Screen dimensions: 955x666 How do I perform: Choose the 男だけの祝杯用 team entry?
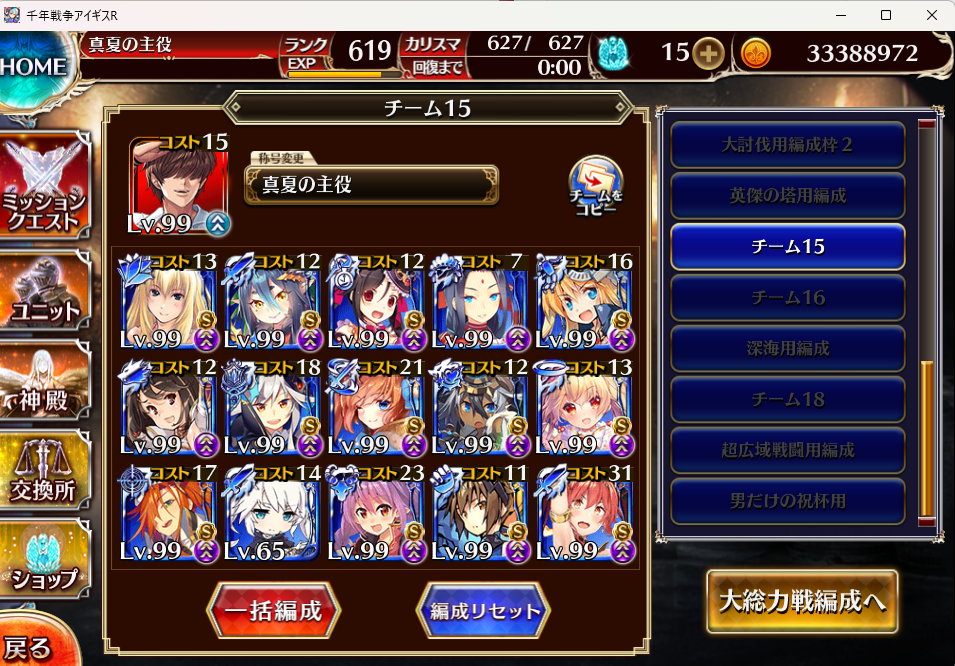(788, 501)
